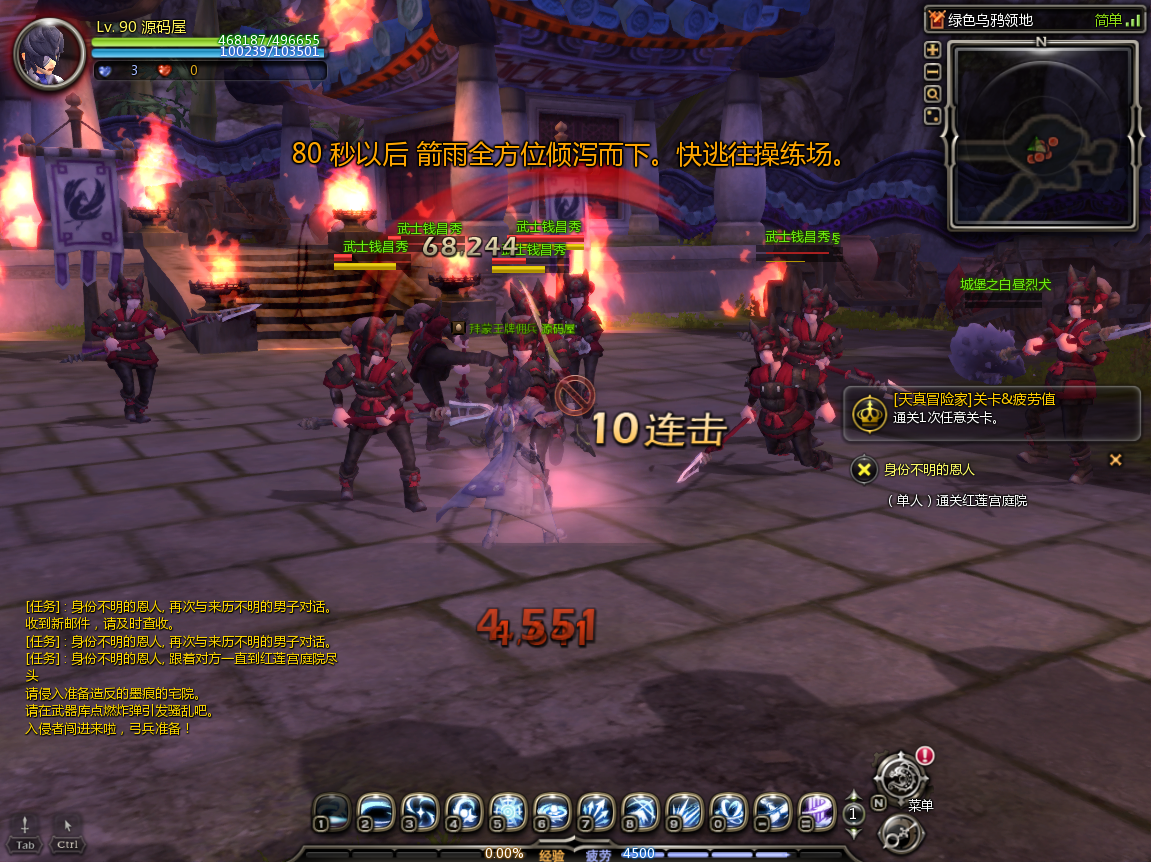Click the minimap showing red enemy dots
The image size is (1151, 862).
[1041, 135]
